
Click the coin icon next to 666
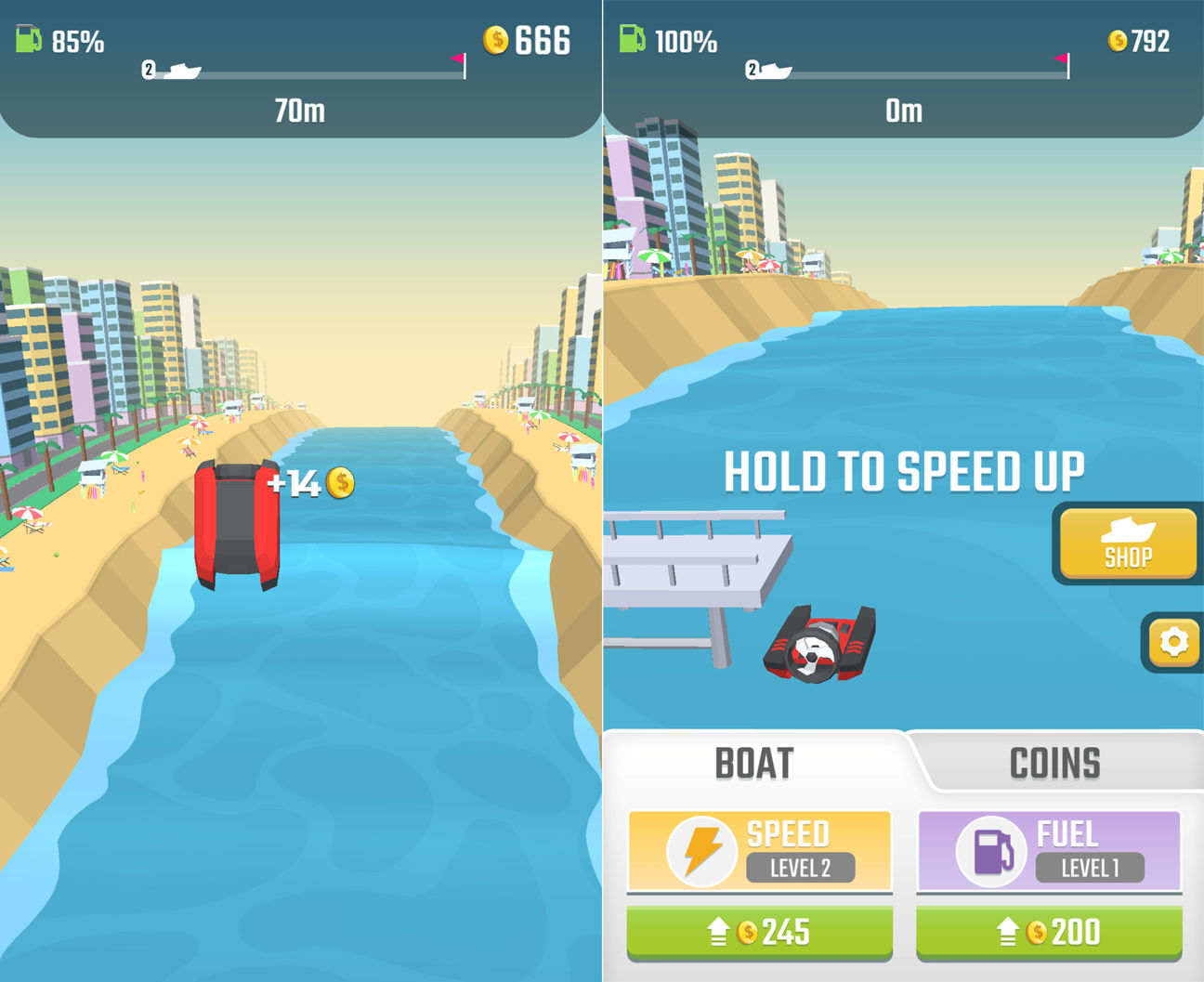pyautogui.click(x=495, y=40)
